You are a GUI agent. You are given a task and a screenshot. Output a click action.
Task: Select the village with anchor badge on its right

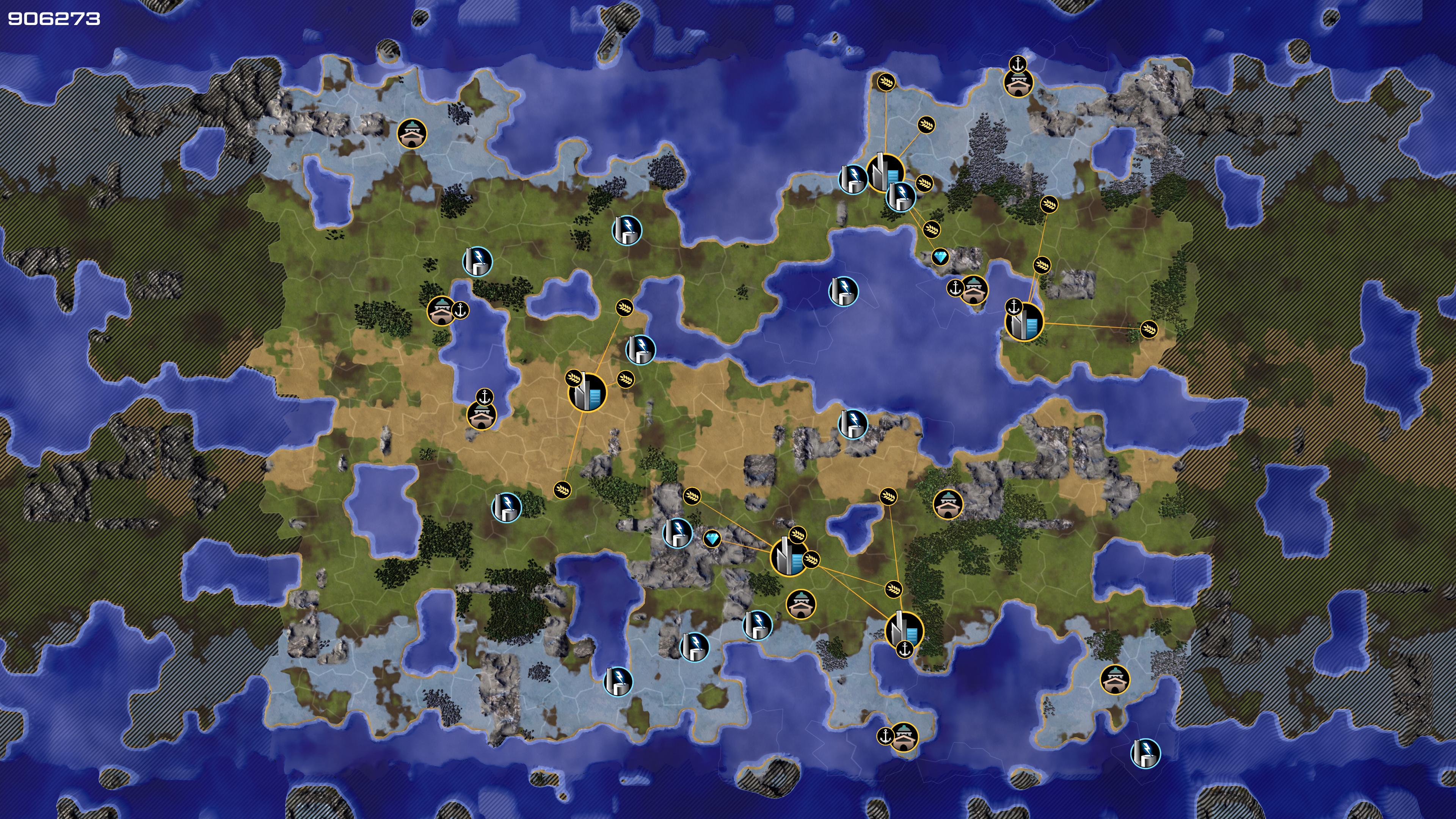click(x=441, y=311)
